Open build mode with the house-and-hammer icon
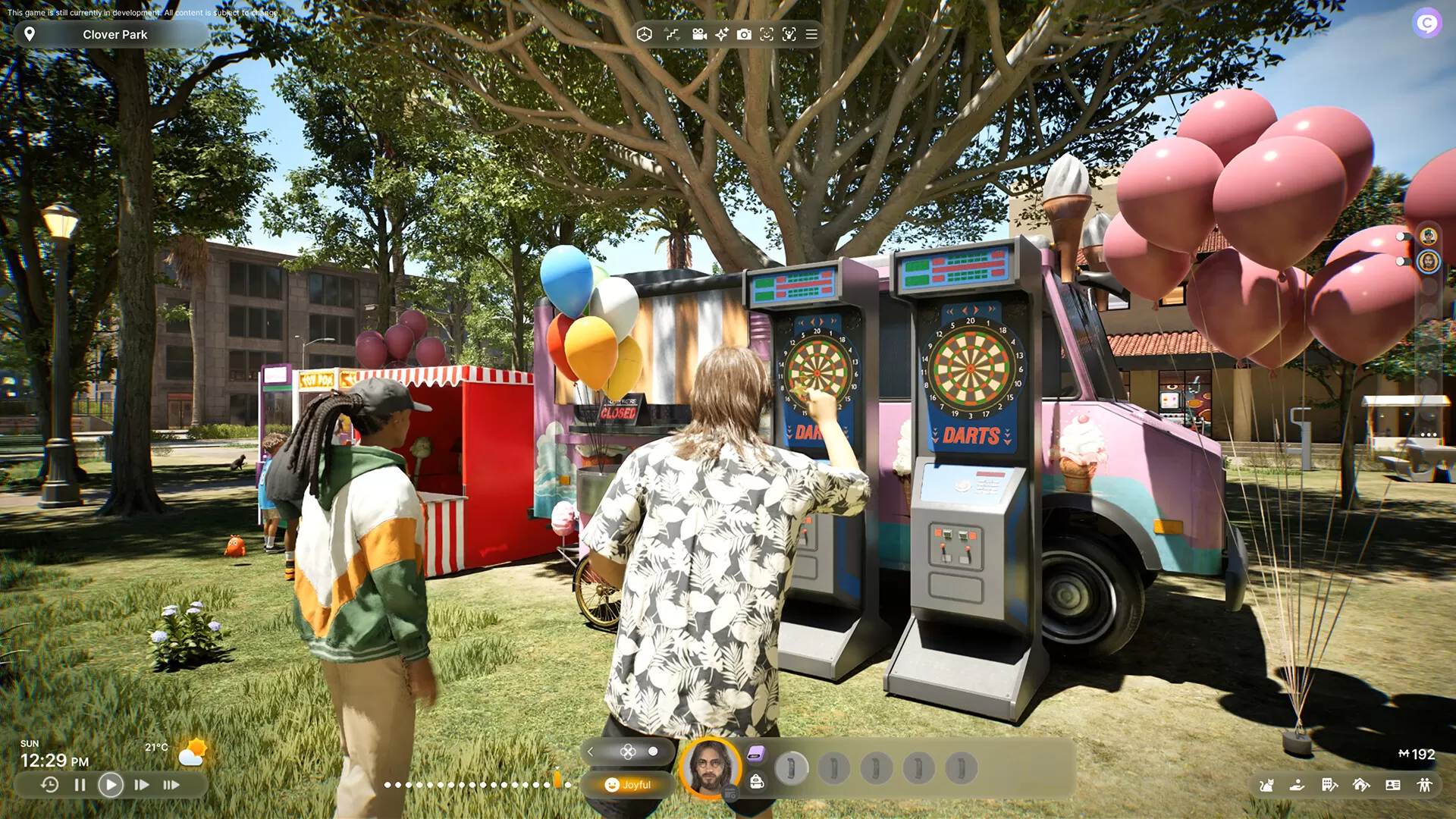The width and height of the screenshot is (1456, 819). (x=1360, y=784)
